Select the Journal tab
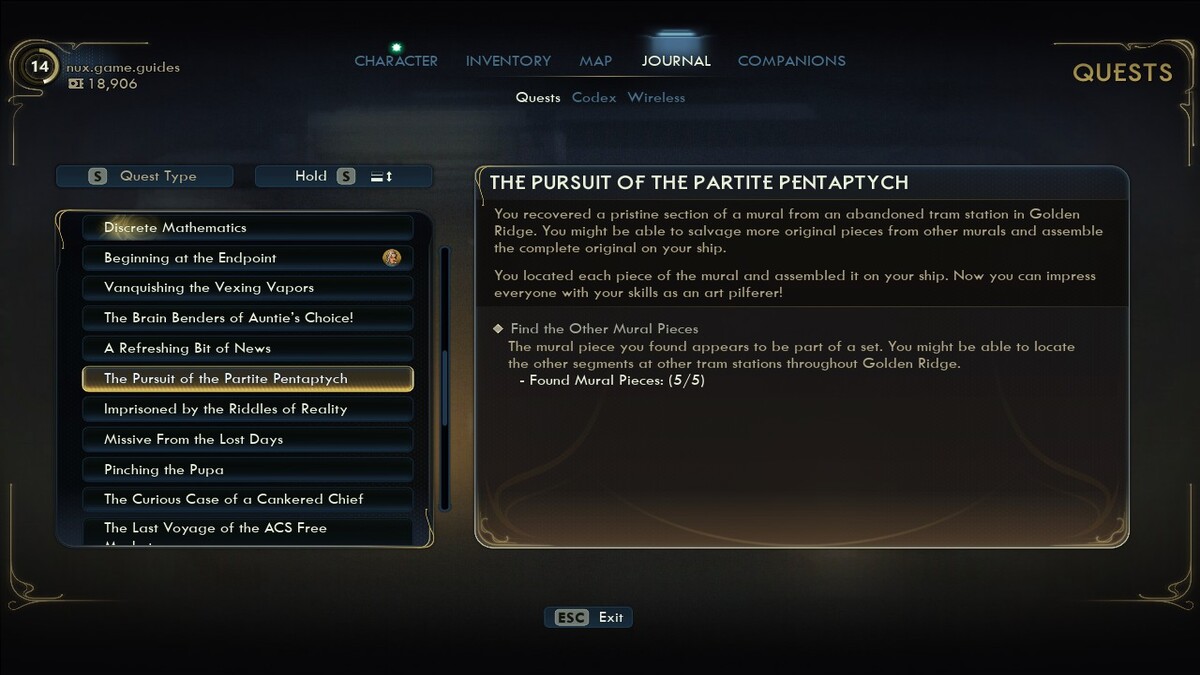Screen dimensions: 1200x675 [x=676, y=61]
